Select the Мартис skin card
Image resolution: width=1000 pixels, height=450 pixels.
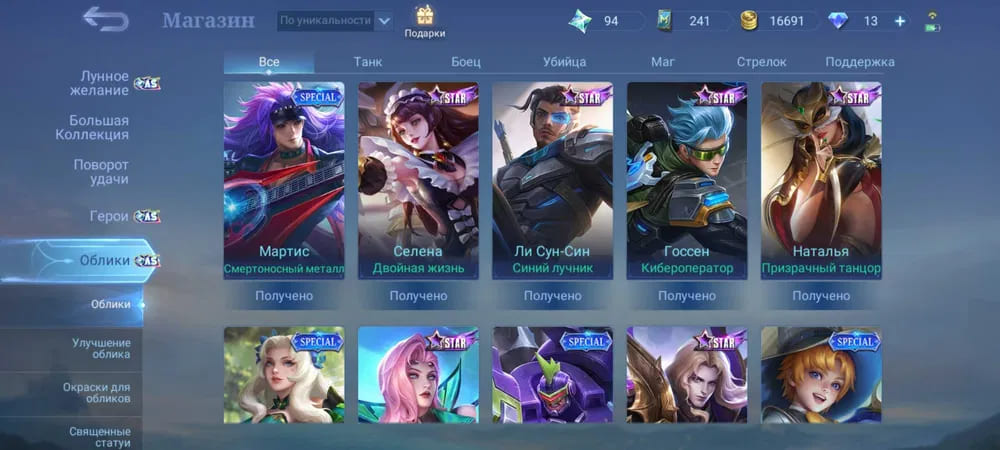coord(284,180)
